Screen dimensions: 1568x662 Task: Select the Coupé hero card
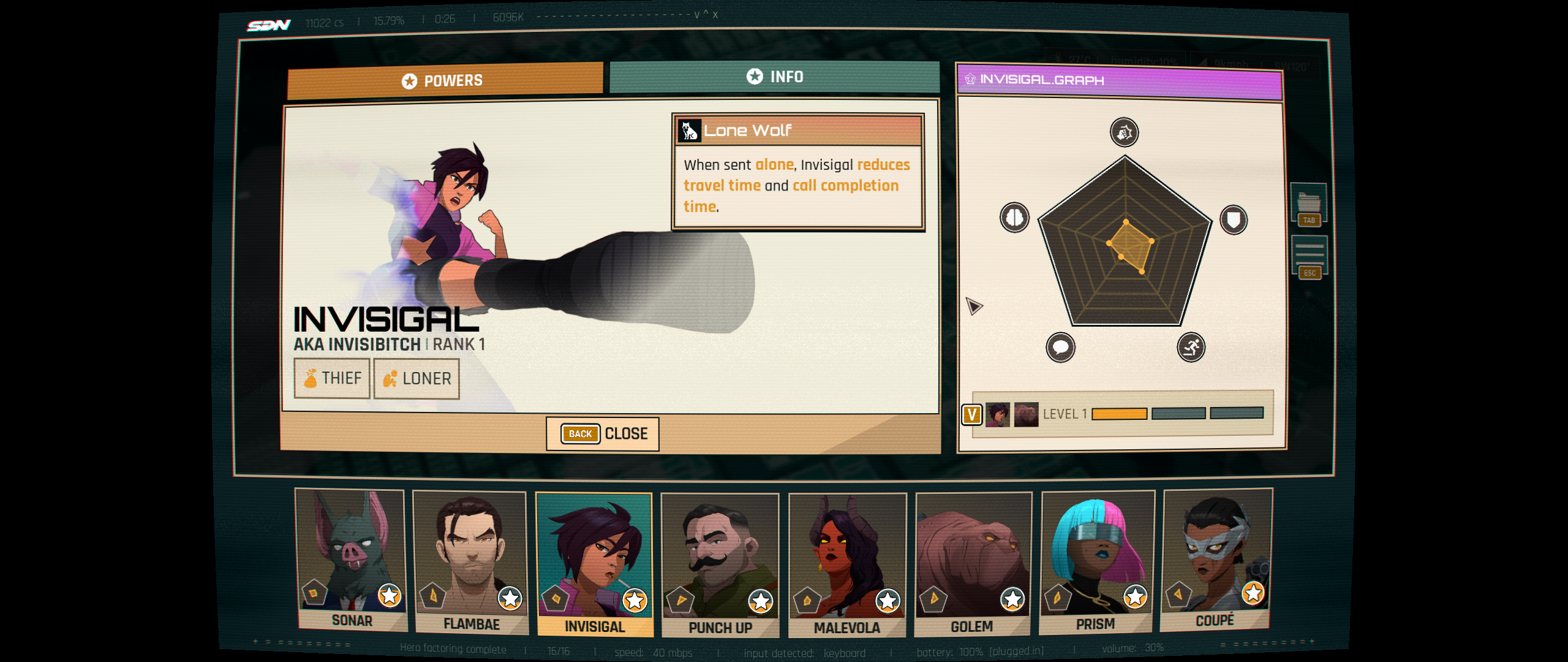1216,559
